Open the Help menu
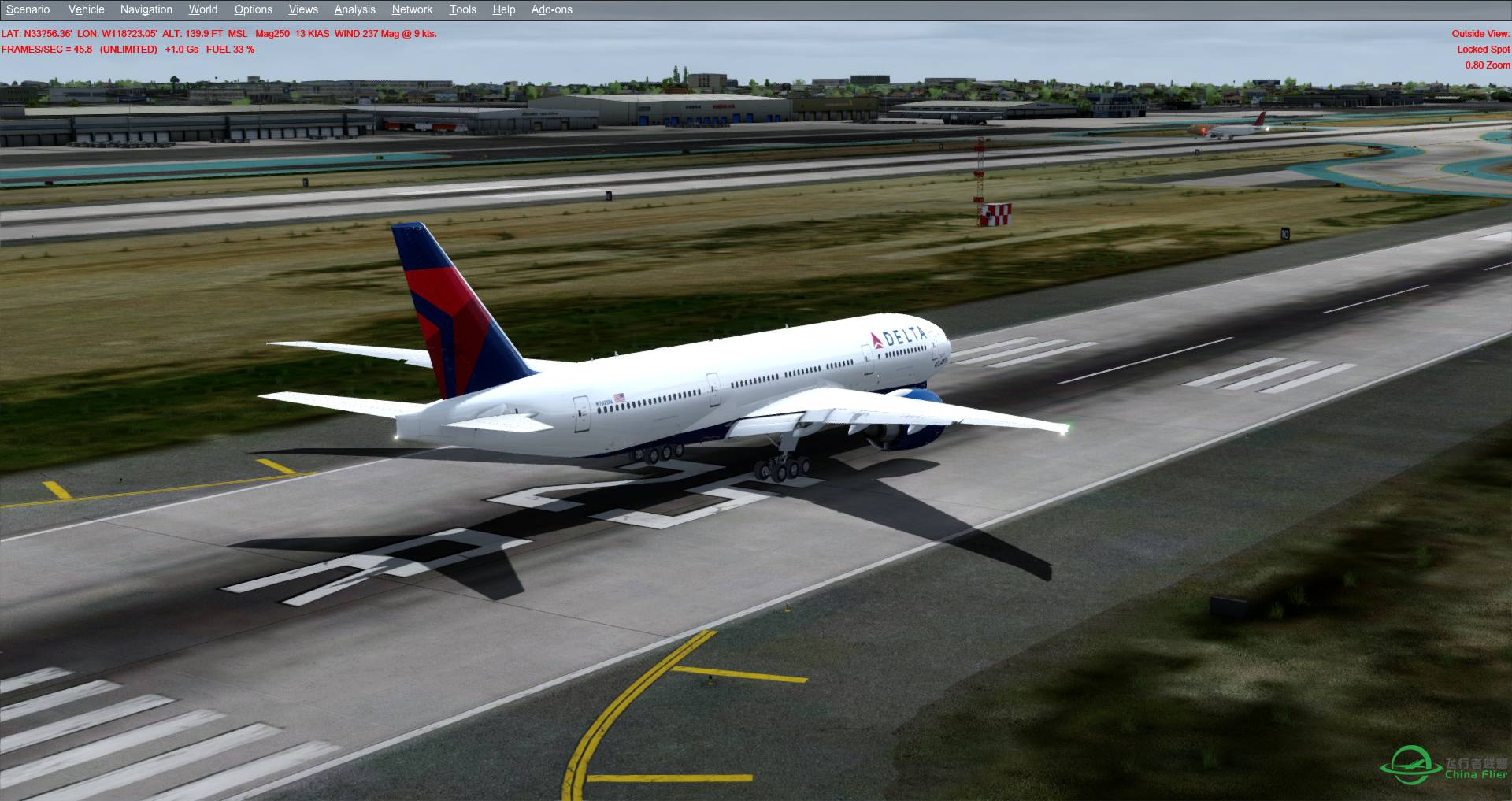 tap(502, 9)
